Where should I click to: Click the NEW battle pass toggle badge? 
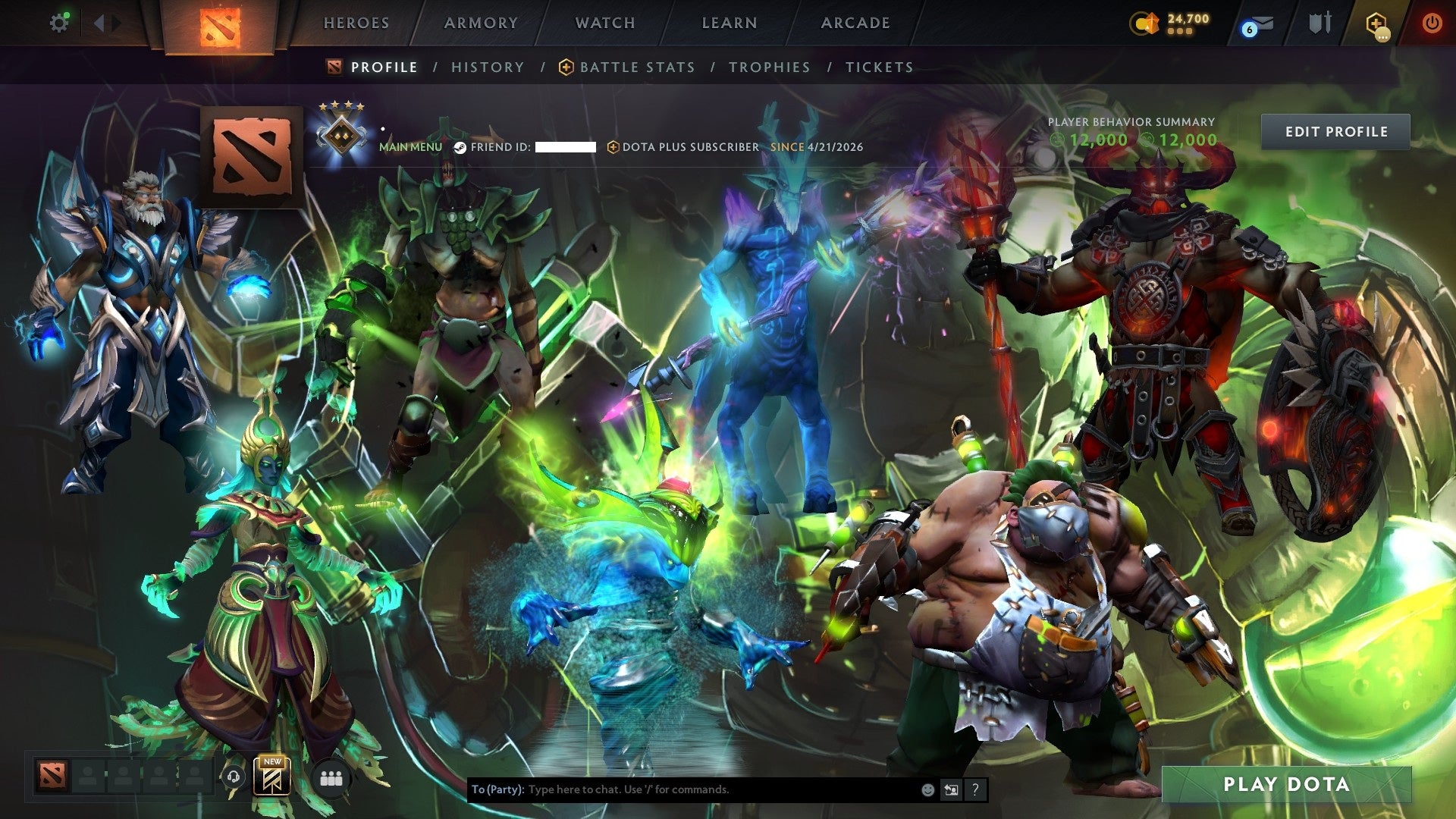pos(274,764)
